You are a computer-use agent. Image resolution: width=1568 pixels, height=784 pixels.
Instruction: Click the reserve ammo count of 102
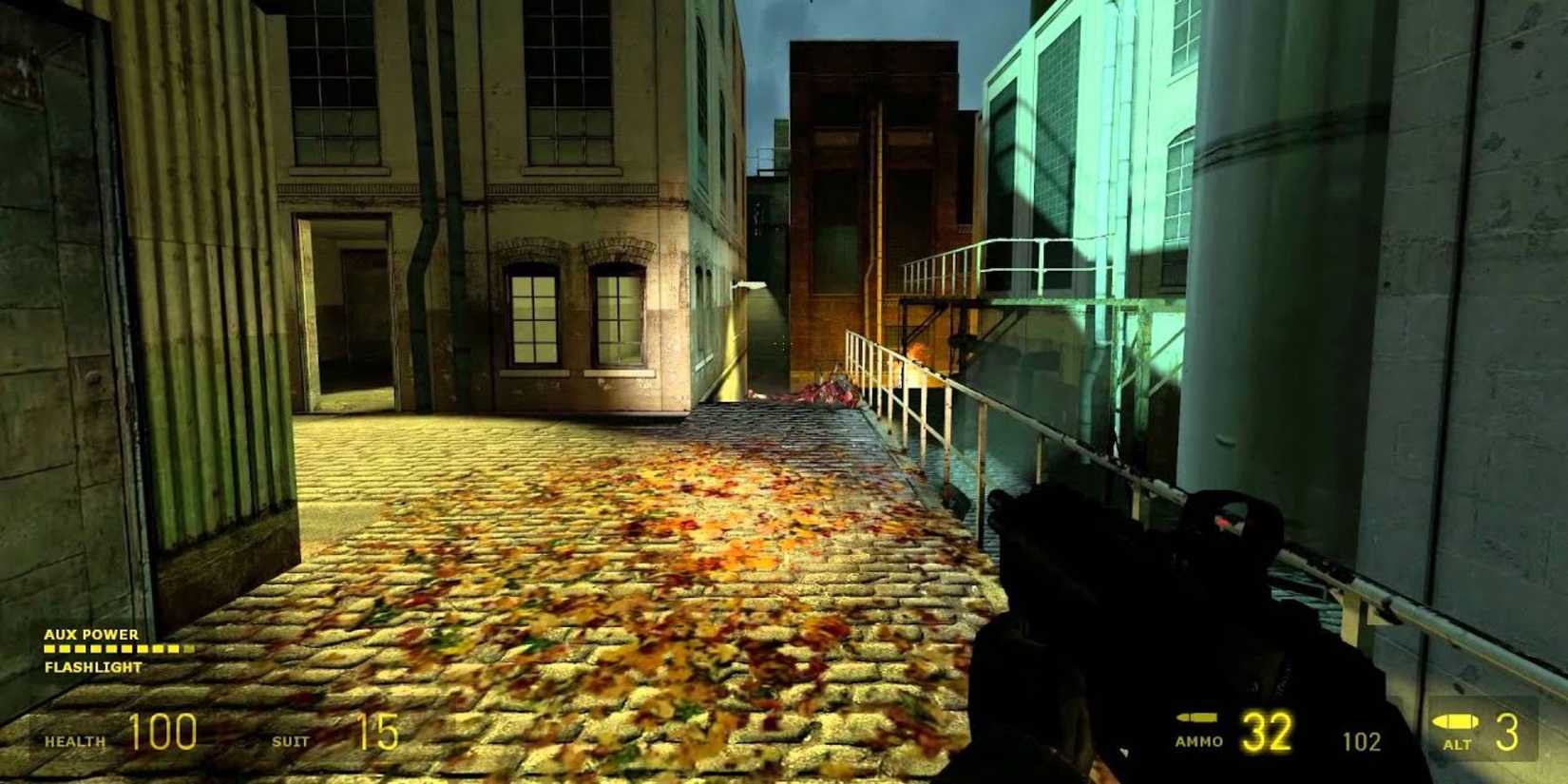coord(1362,739)
